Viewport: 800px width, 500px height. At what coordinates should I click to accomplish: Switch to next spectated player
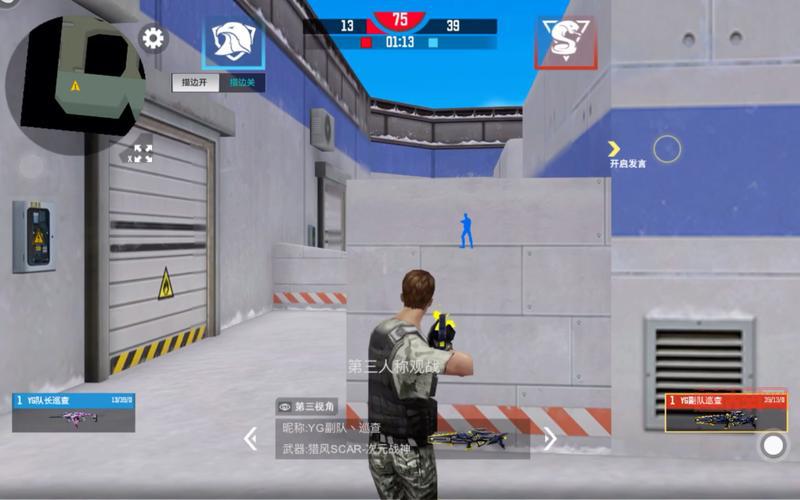(549, 438)
